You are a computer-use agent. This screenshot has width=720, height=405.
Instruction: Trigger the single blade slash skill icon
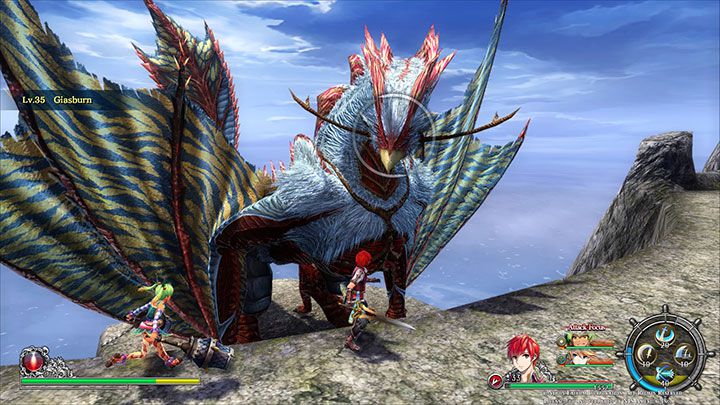(645, 352)
